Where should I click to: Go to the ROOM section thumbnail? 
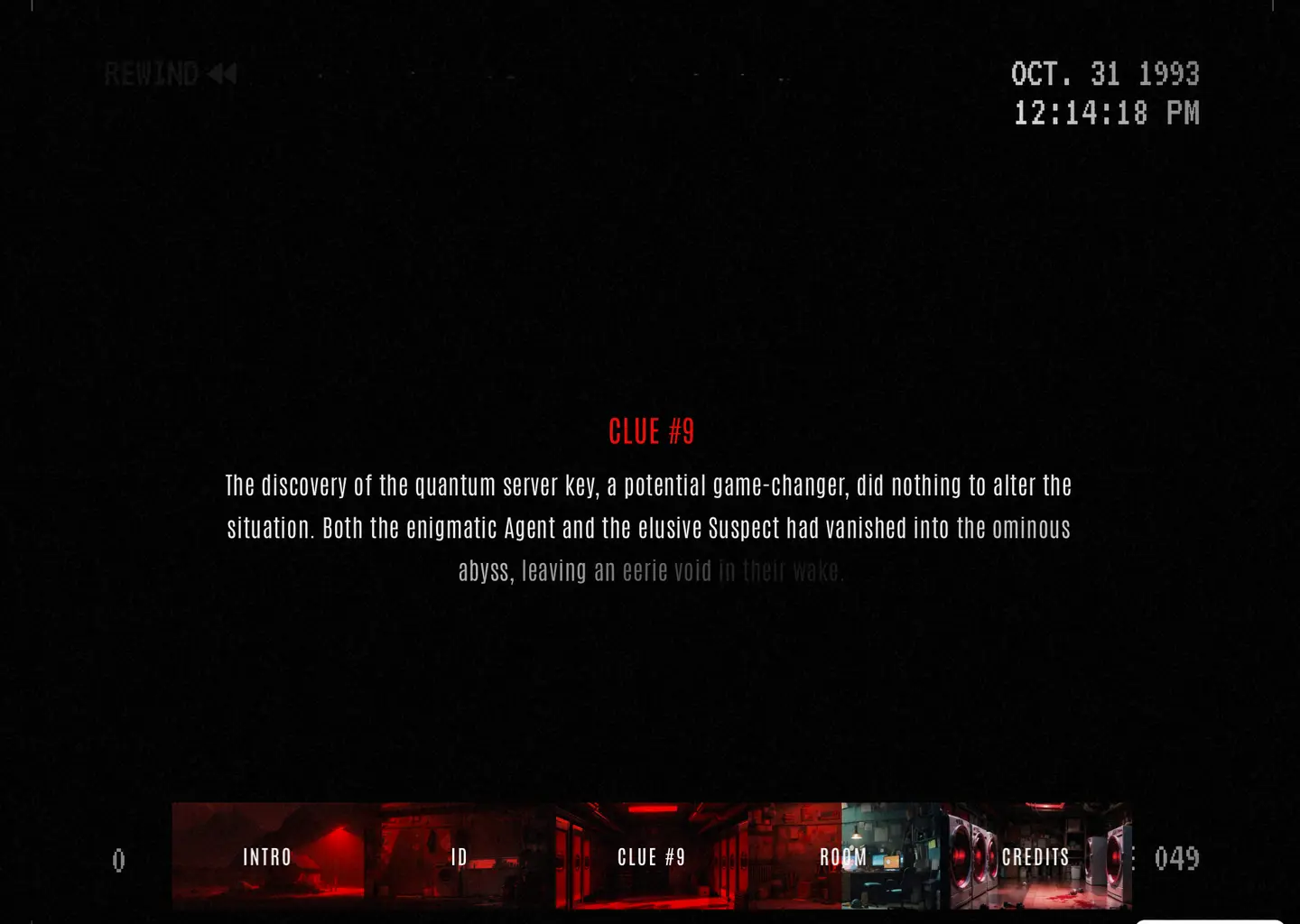[x=843, y=856]
